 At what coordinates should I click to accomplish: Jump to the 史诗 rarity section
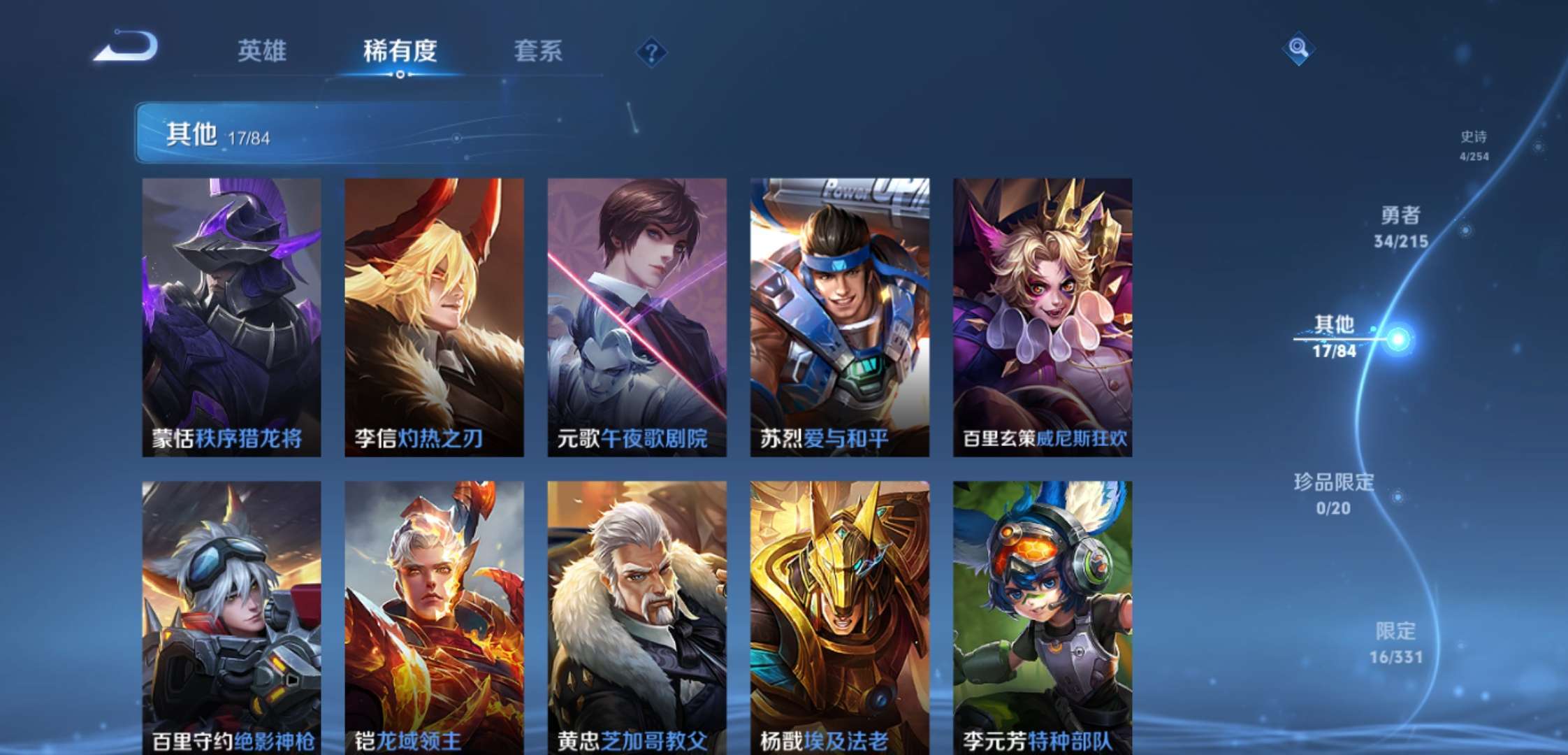[1474, 145]
